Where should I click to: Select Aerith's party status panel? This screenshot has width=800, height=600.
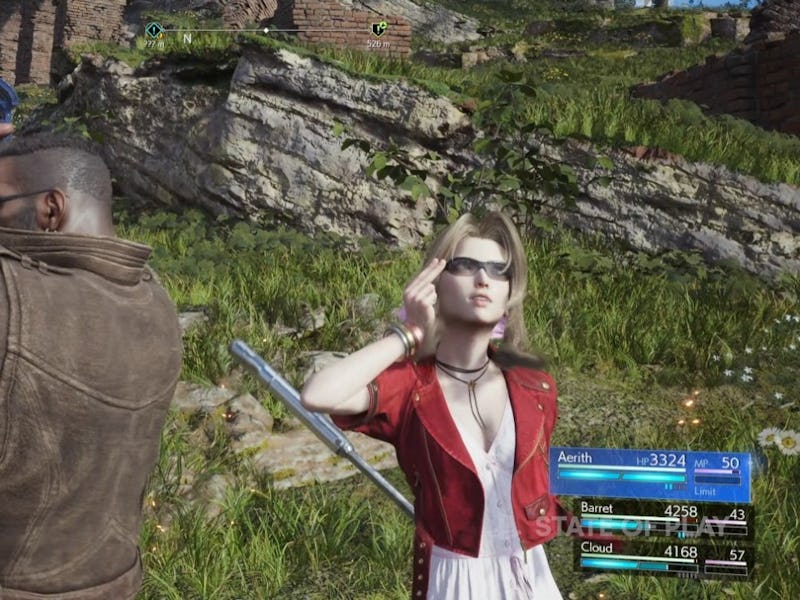click(x=650, y=473)
